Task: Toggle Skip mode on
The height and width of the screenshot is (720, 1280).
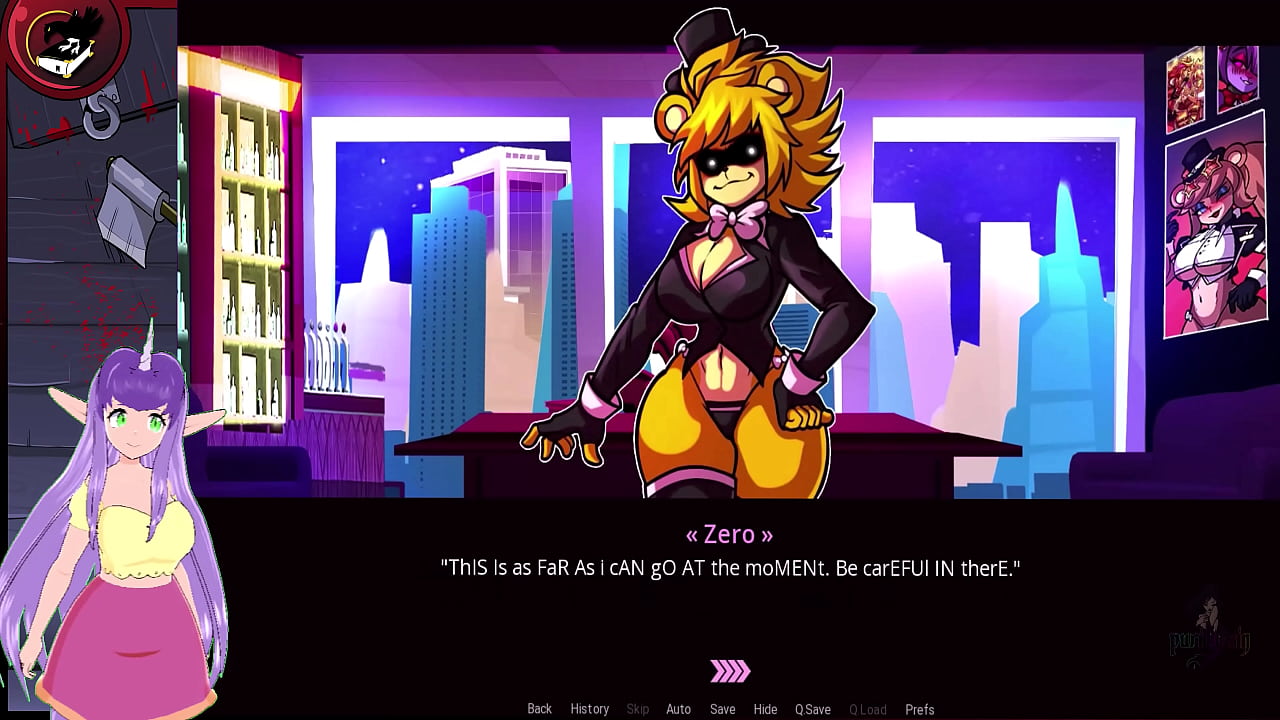Action: coord(637,708)
